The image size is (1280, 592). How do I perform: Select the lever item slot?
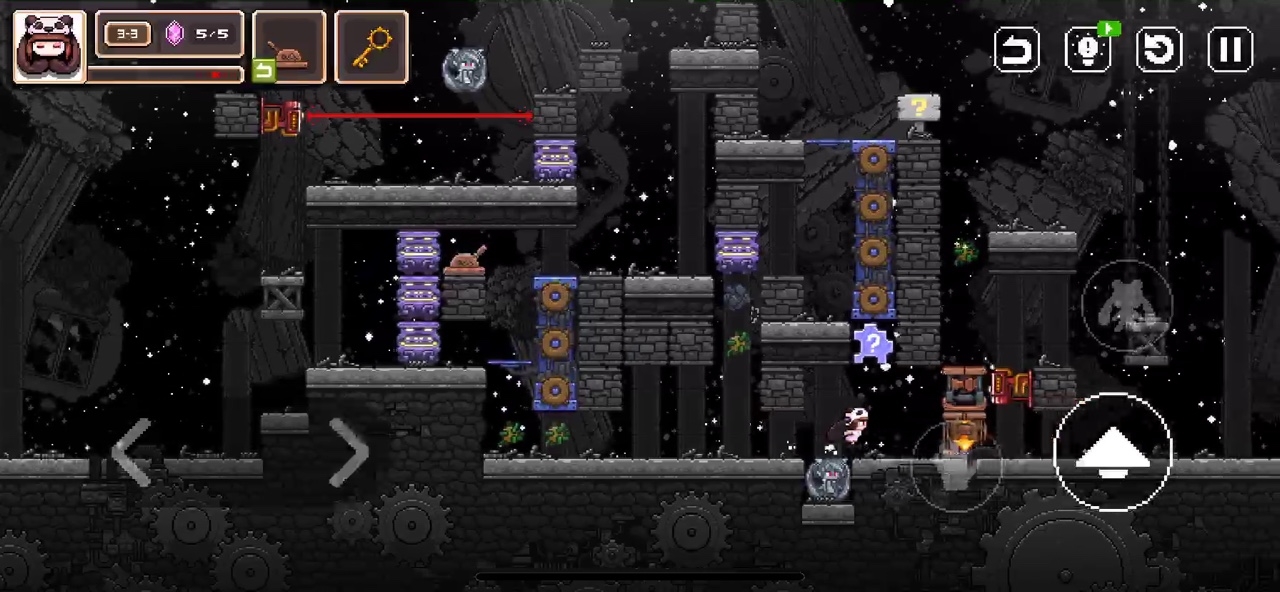pyautogui.click(x=289, y=47)
